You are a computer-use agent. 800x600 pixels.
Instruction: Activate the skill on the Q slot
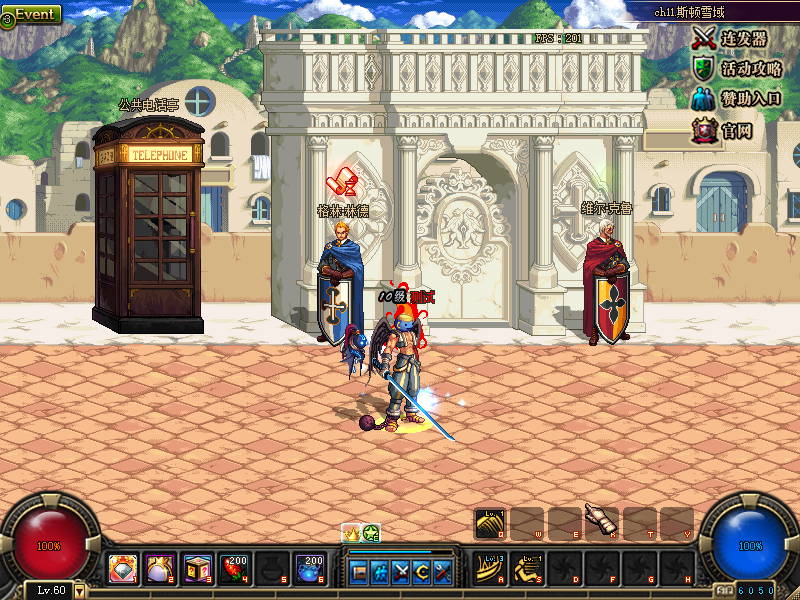490,523
